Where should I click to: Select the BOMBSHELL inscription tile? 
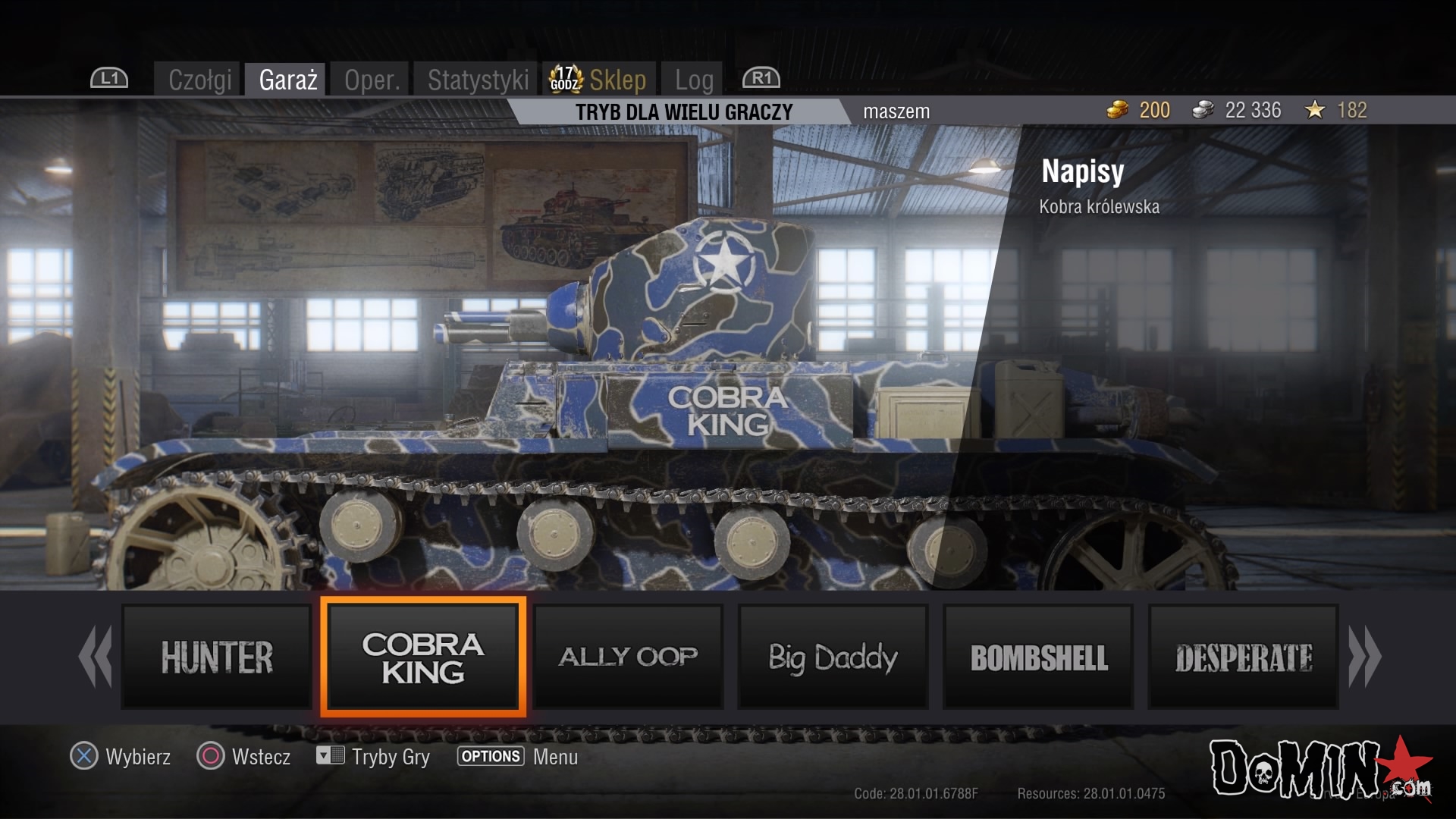(1038, 657)
